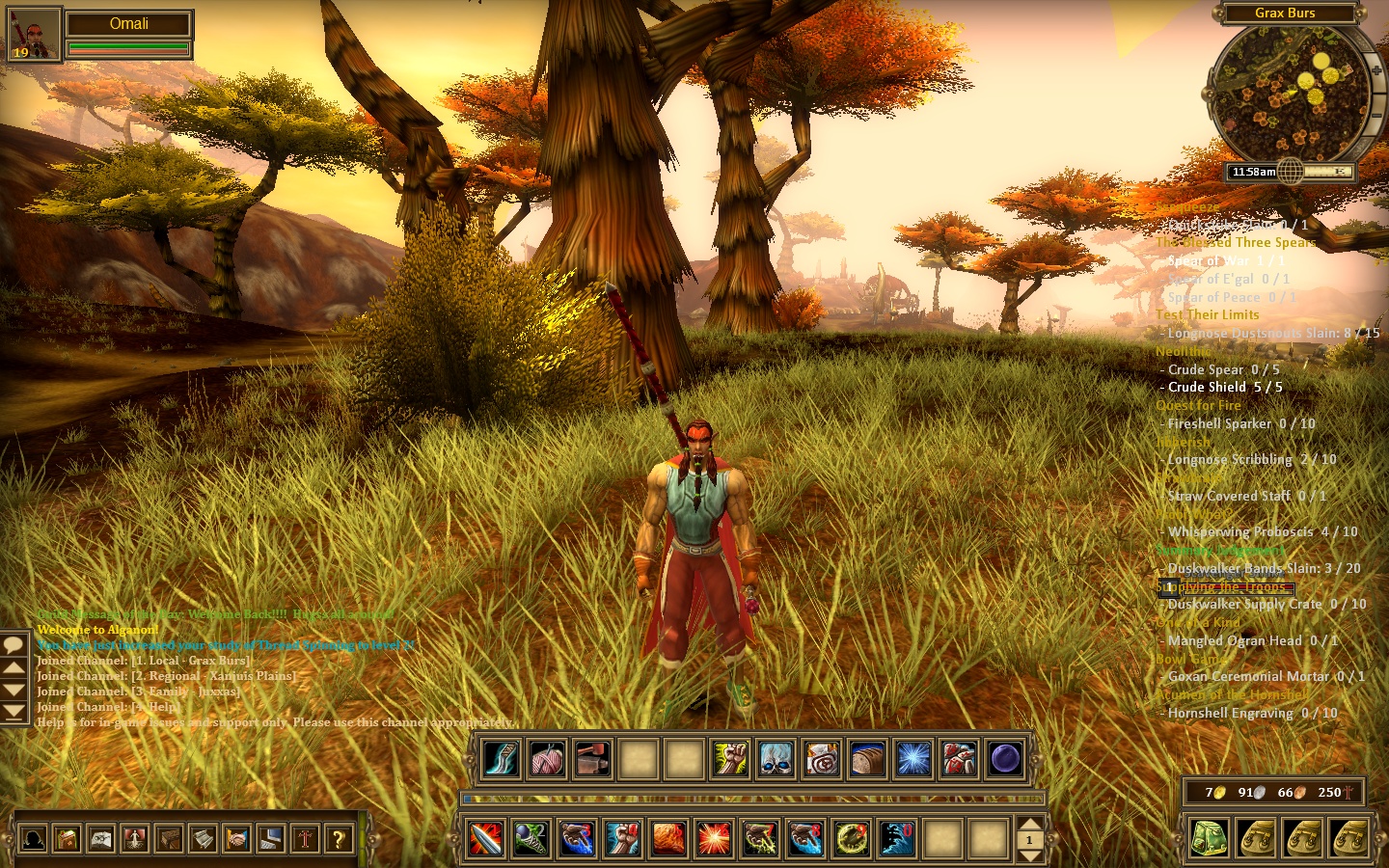The image size is (1389, 868).
Task: Click the handshake social menu icon
Action: (236, 839)
